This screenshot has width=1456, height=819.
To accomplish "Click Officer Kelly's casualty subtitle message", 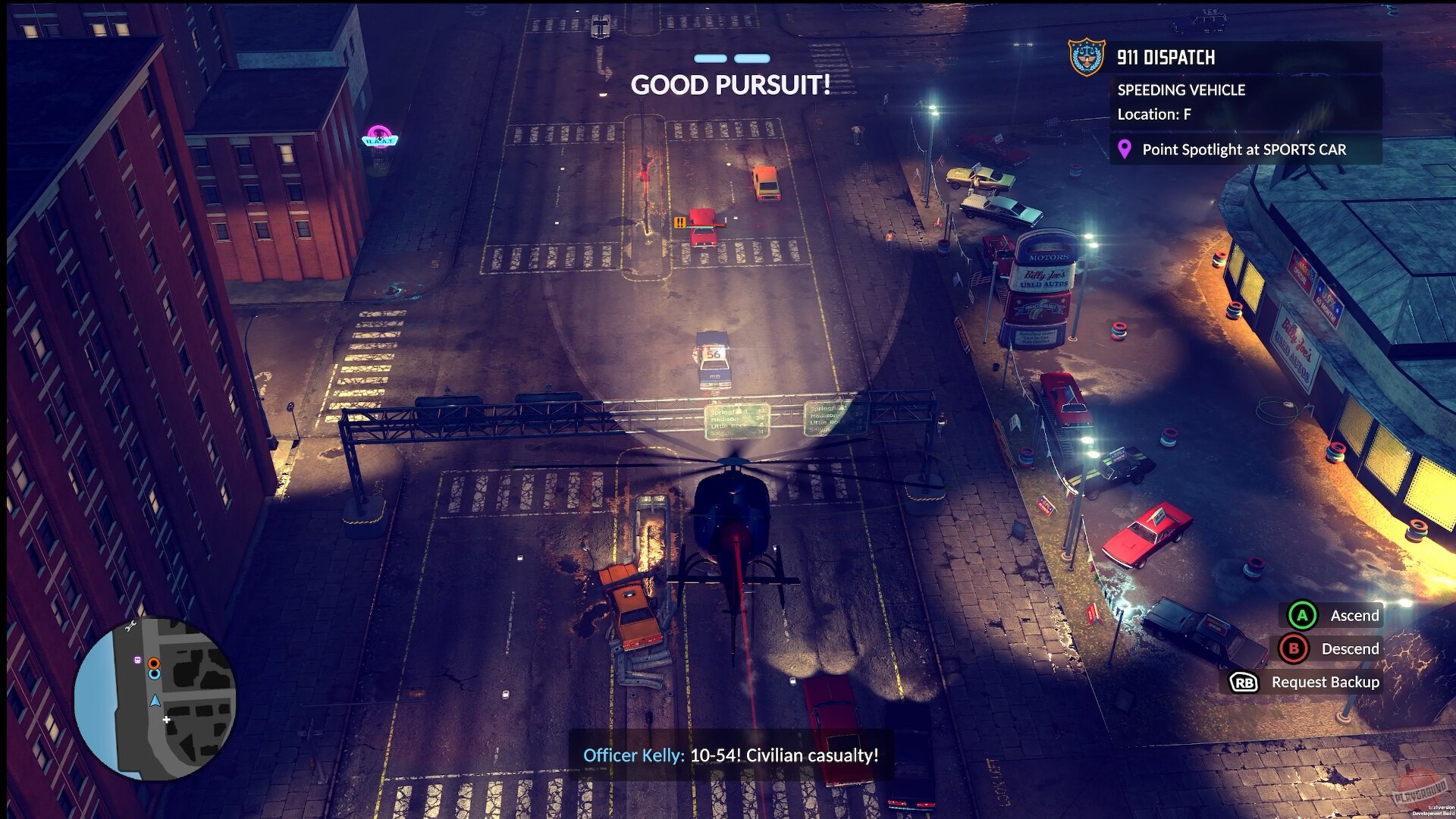I will point(730,755).
